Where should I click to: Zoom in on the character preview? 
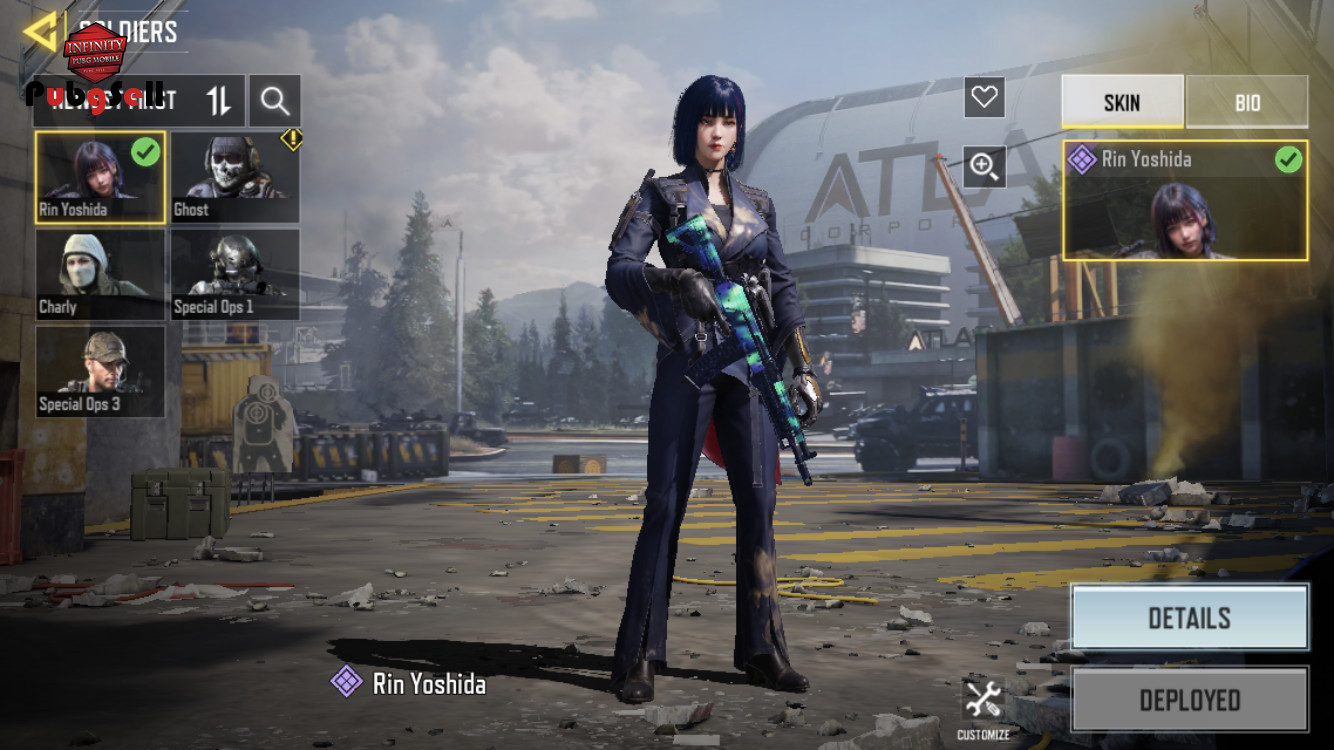984,166
